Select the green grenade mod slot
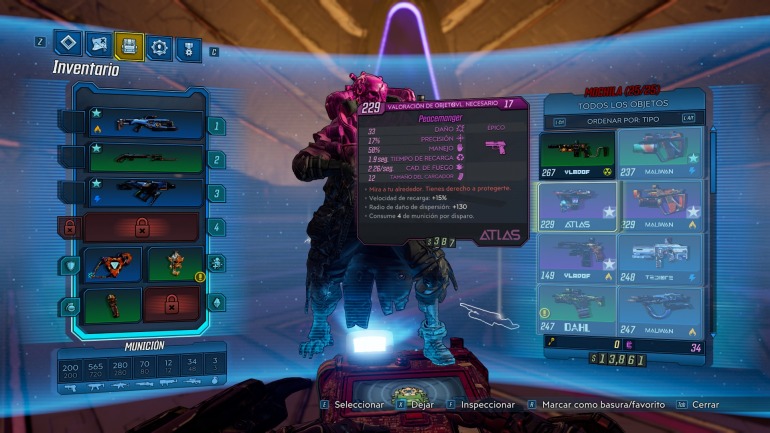770x433 pixels. click(x=111, y=303)
